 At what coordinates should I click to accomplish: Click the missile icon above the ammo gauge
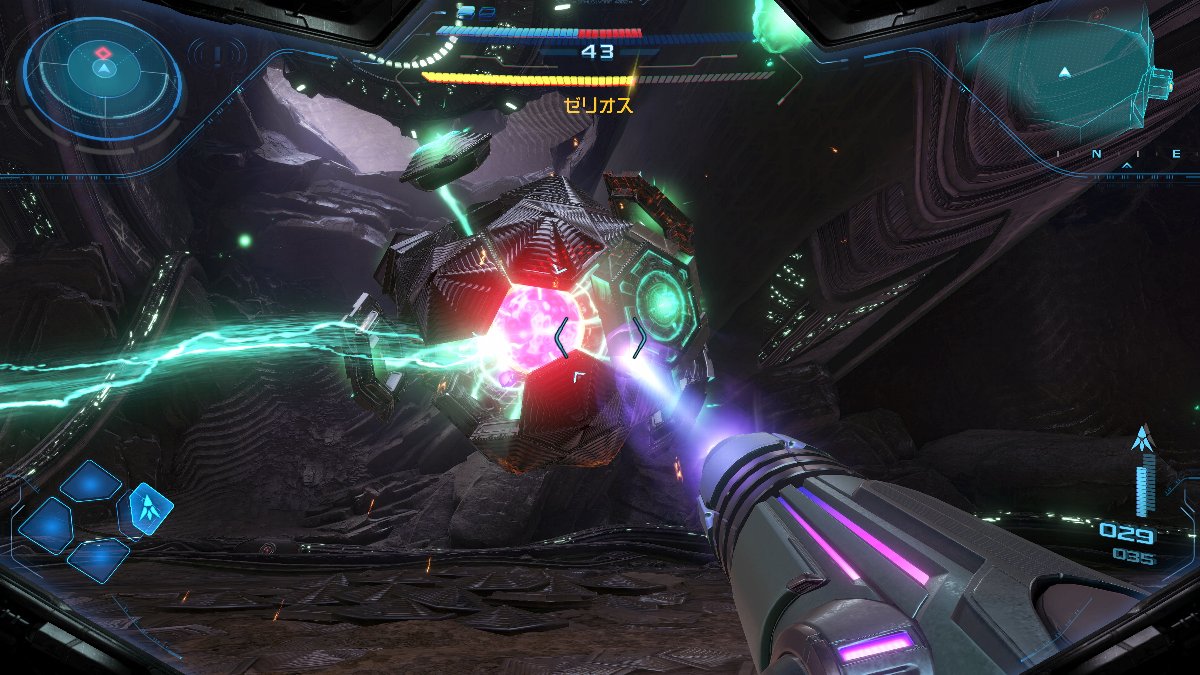coord(1142,438)
